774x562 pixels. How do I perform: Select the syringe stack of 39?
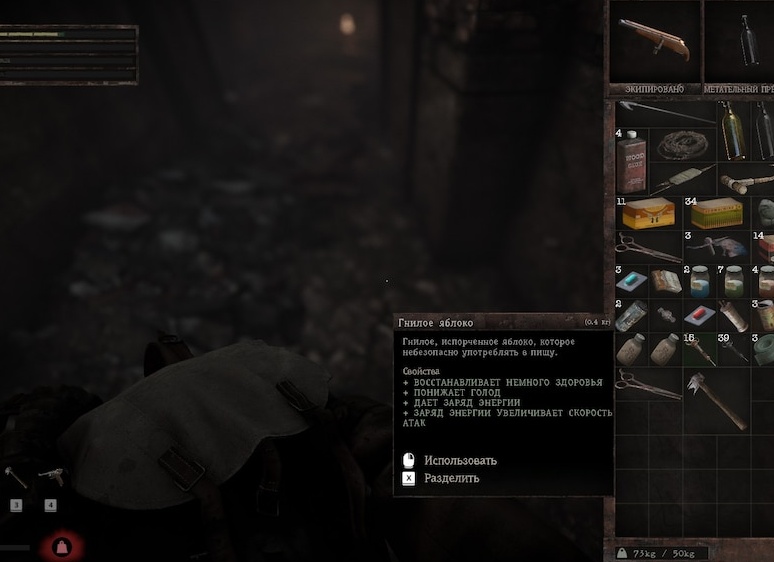733,349
